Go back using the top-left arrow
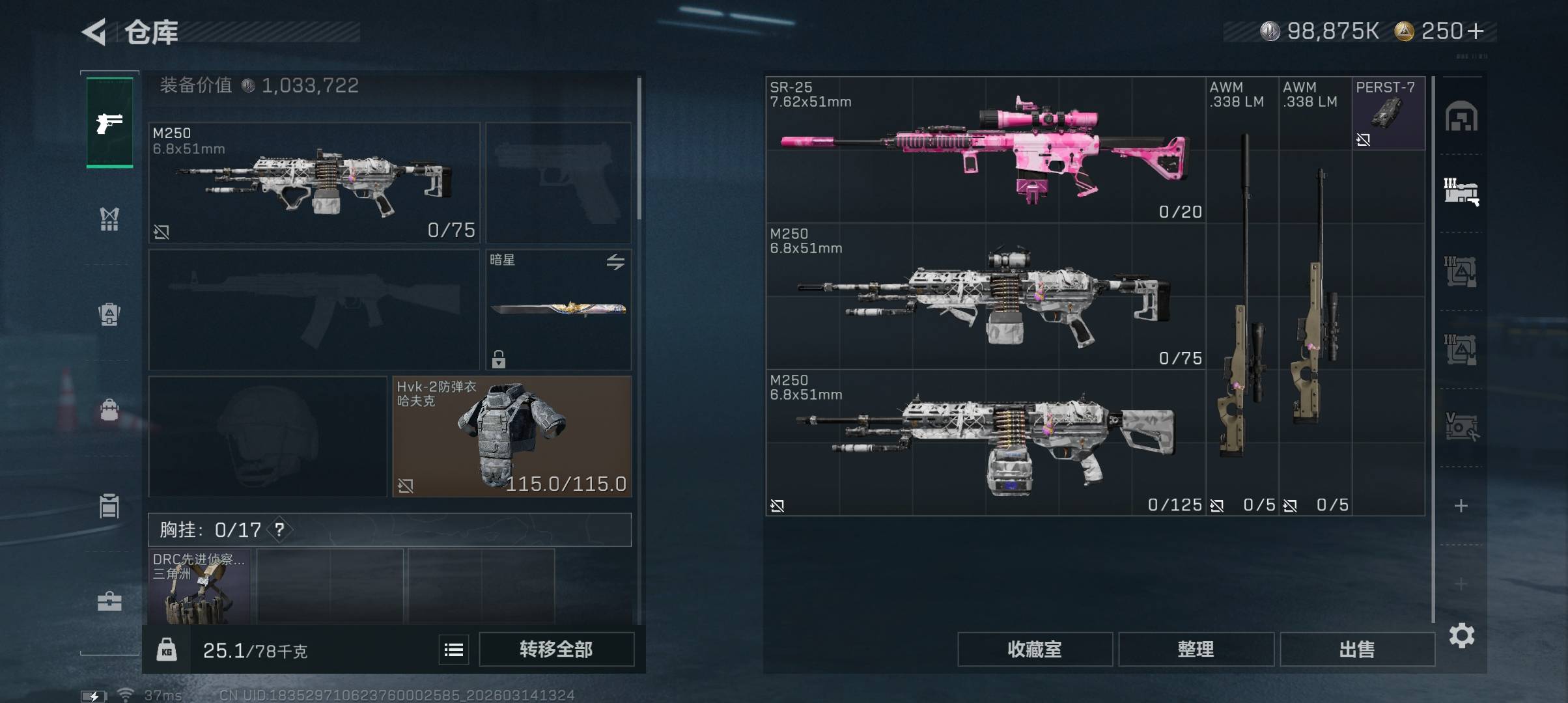Viewport: 1568px width, 703px height. point(94,32)
